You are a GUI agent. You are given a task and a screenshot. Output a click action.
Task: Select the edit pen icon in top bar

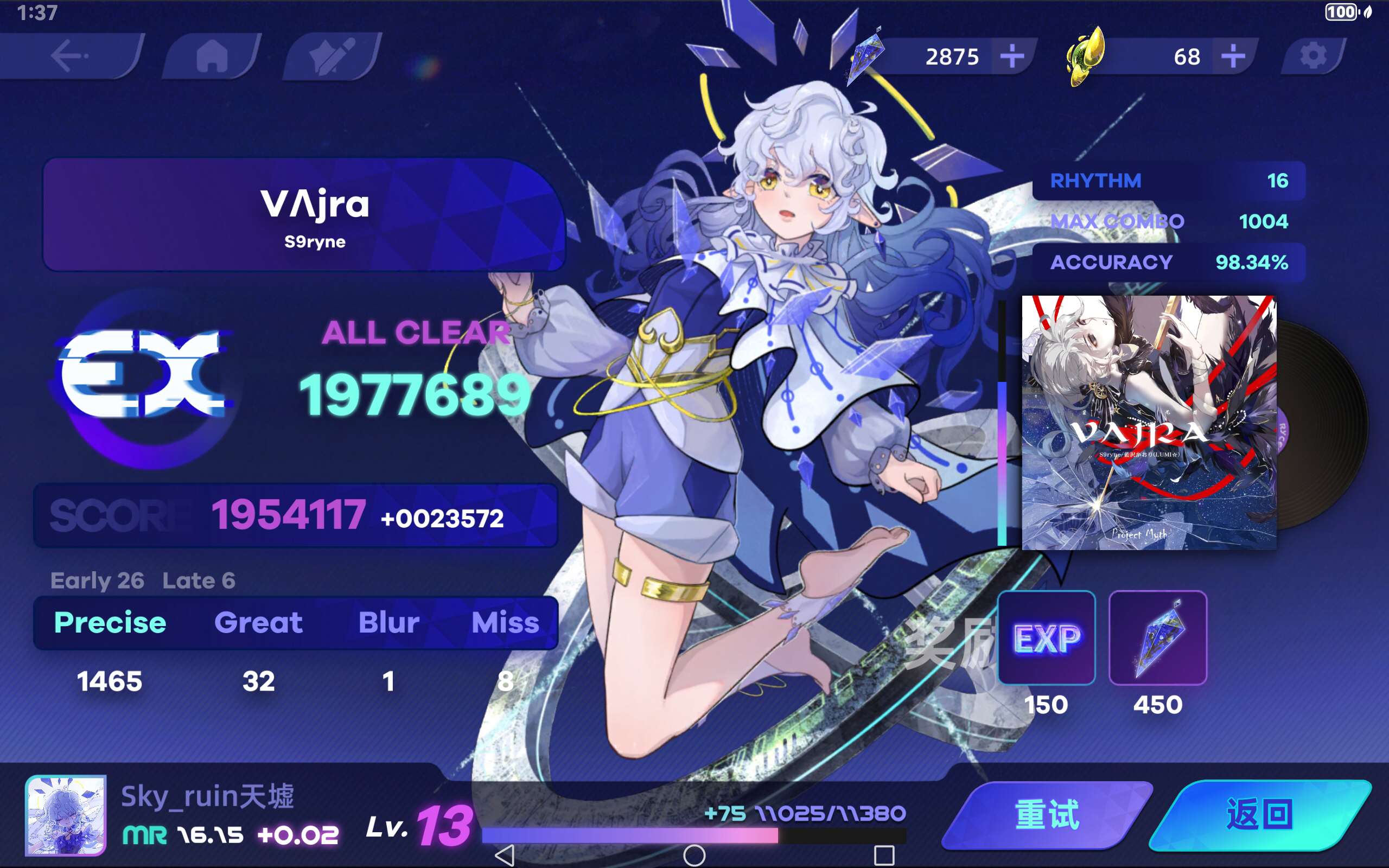[333, 56]
